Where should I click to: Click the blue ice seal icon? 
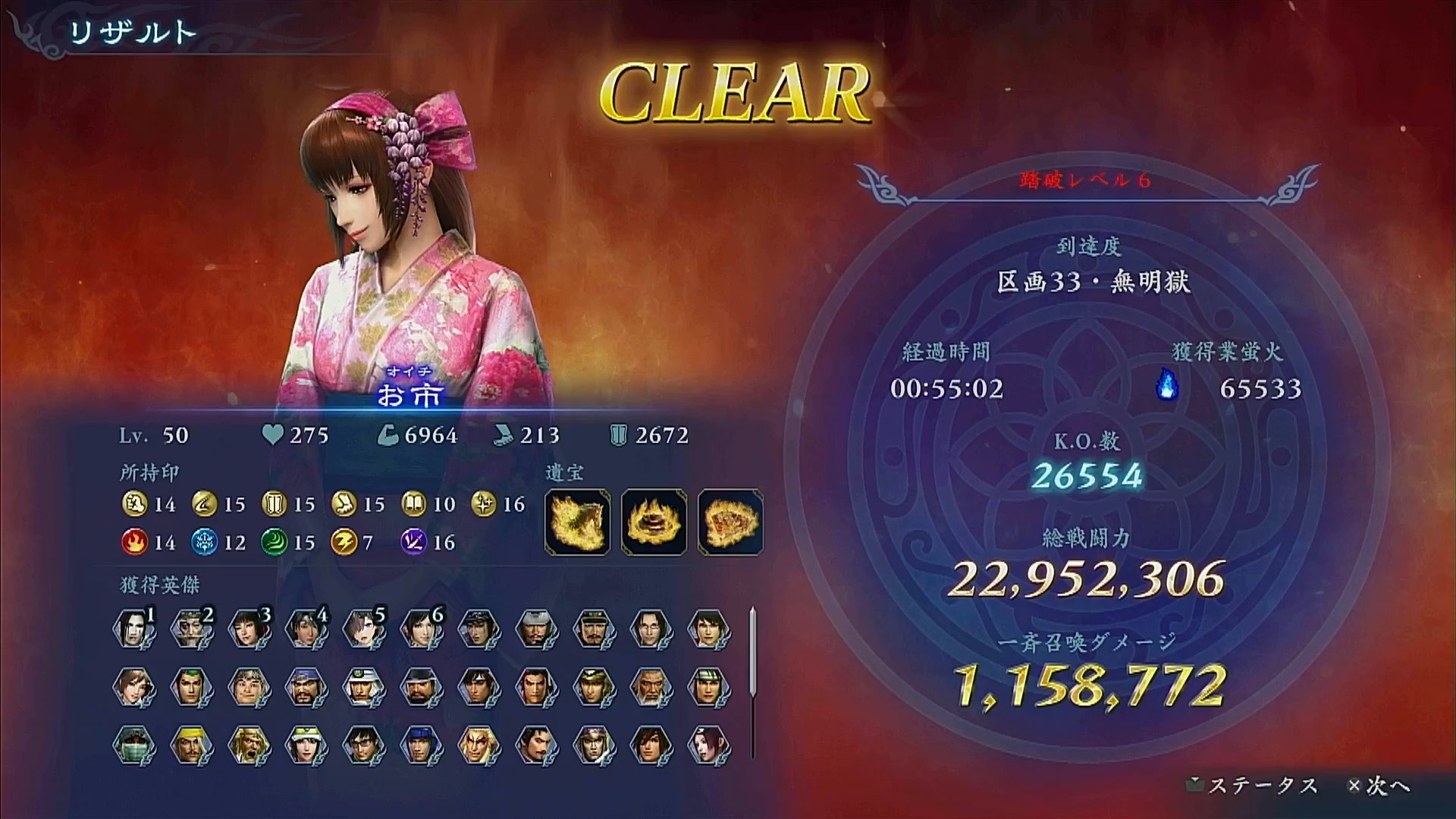203,542
